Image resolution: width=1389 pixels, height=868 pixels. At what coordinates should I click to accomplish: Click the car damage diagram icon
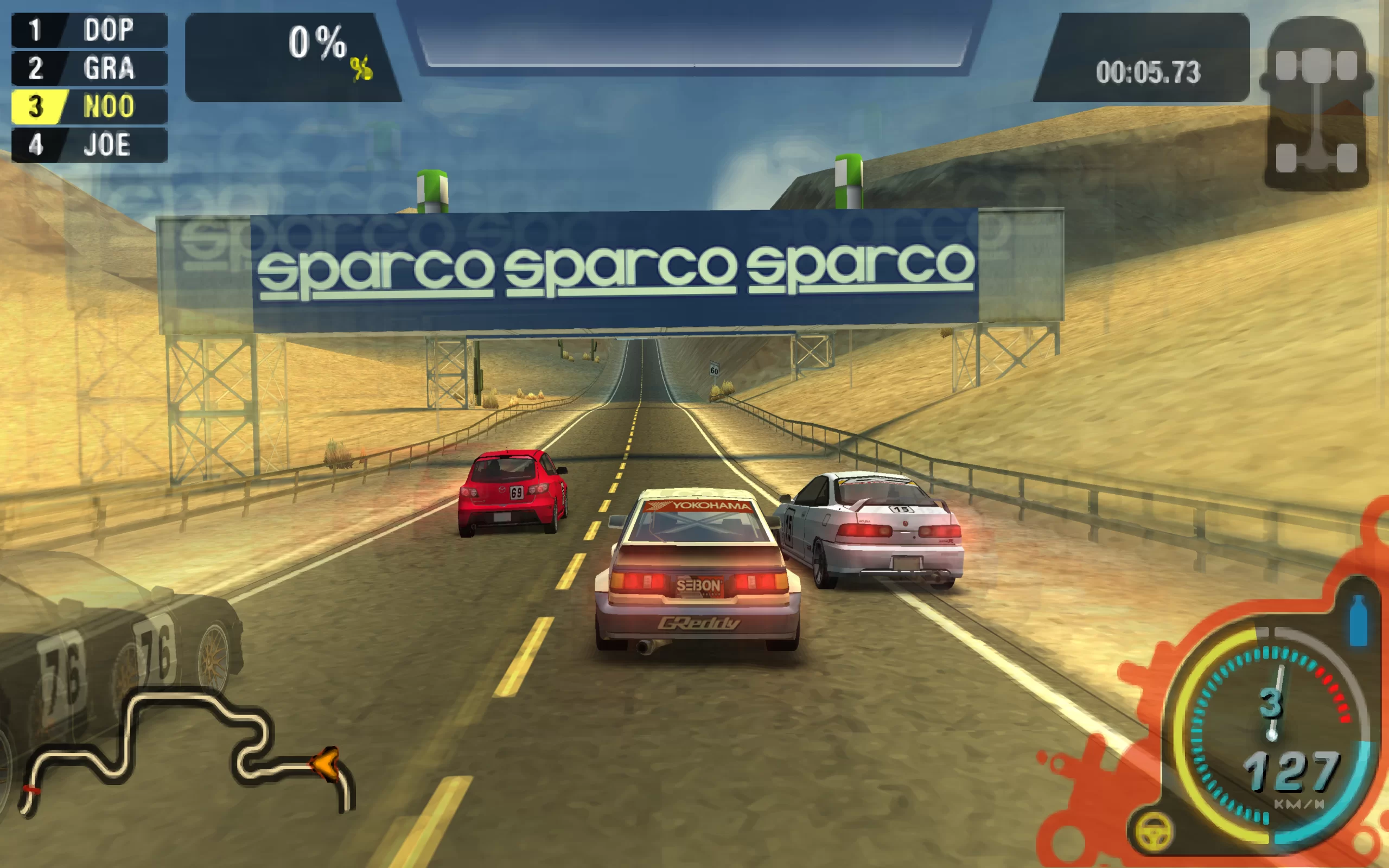[1316, 103]
